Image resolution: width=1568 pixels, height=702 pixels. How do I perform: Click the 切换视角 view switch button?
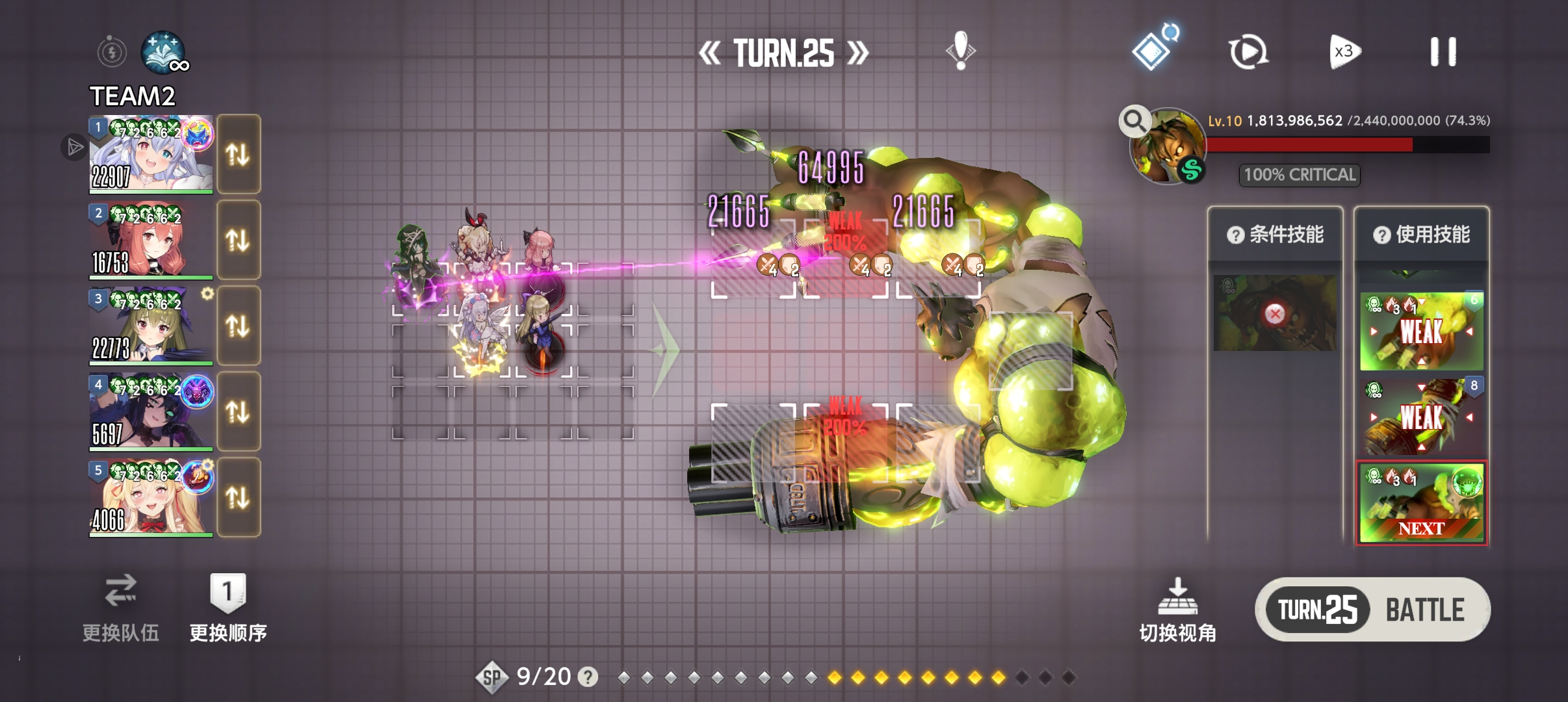pos(1177,611)
